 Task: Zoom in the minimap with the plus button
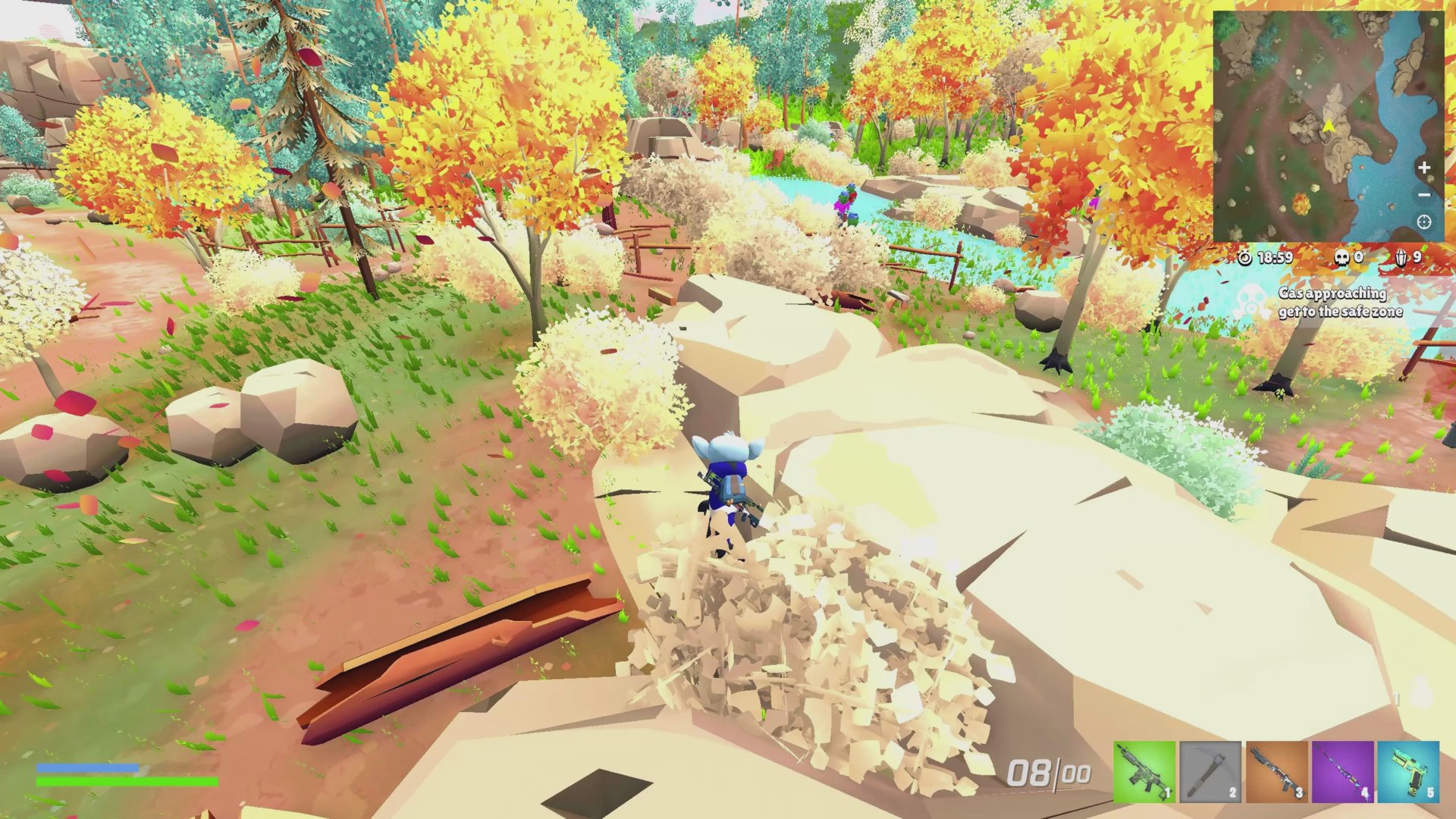click(1424, 168)
